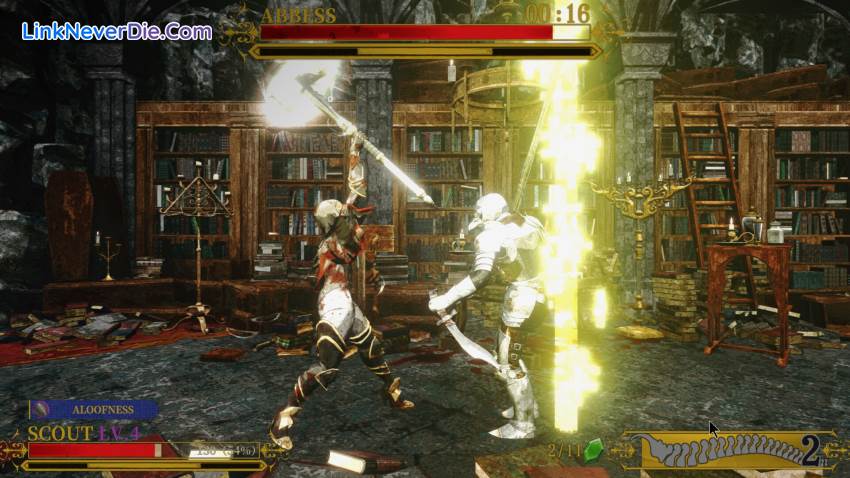Select the Aloofness skill badge
This screenshot has width=850, height=478.
pyautogui.click(x=93, y=409)
